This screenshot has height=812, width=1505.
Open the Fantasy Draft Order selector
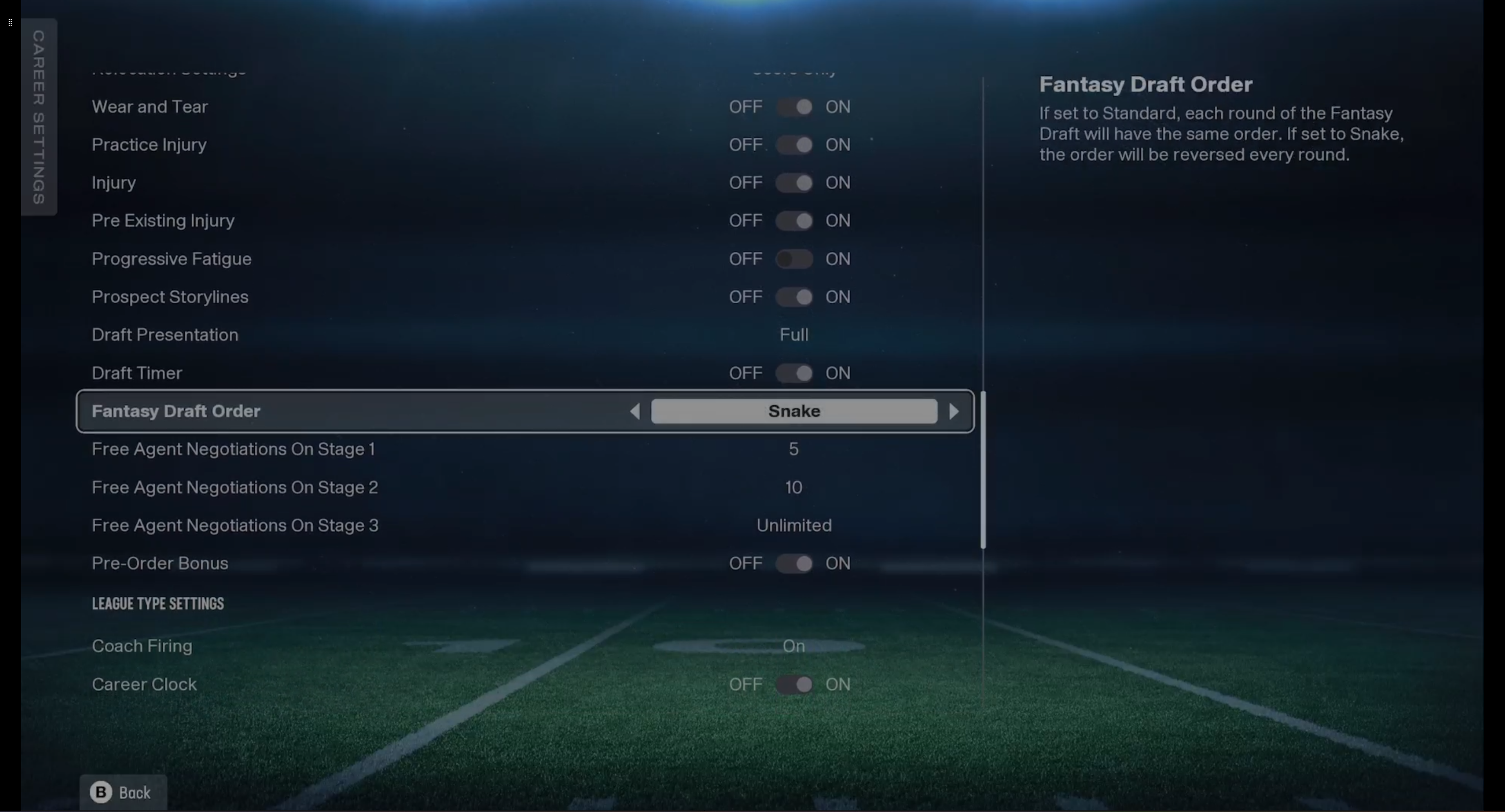tap(793, 411)
